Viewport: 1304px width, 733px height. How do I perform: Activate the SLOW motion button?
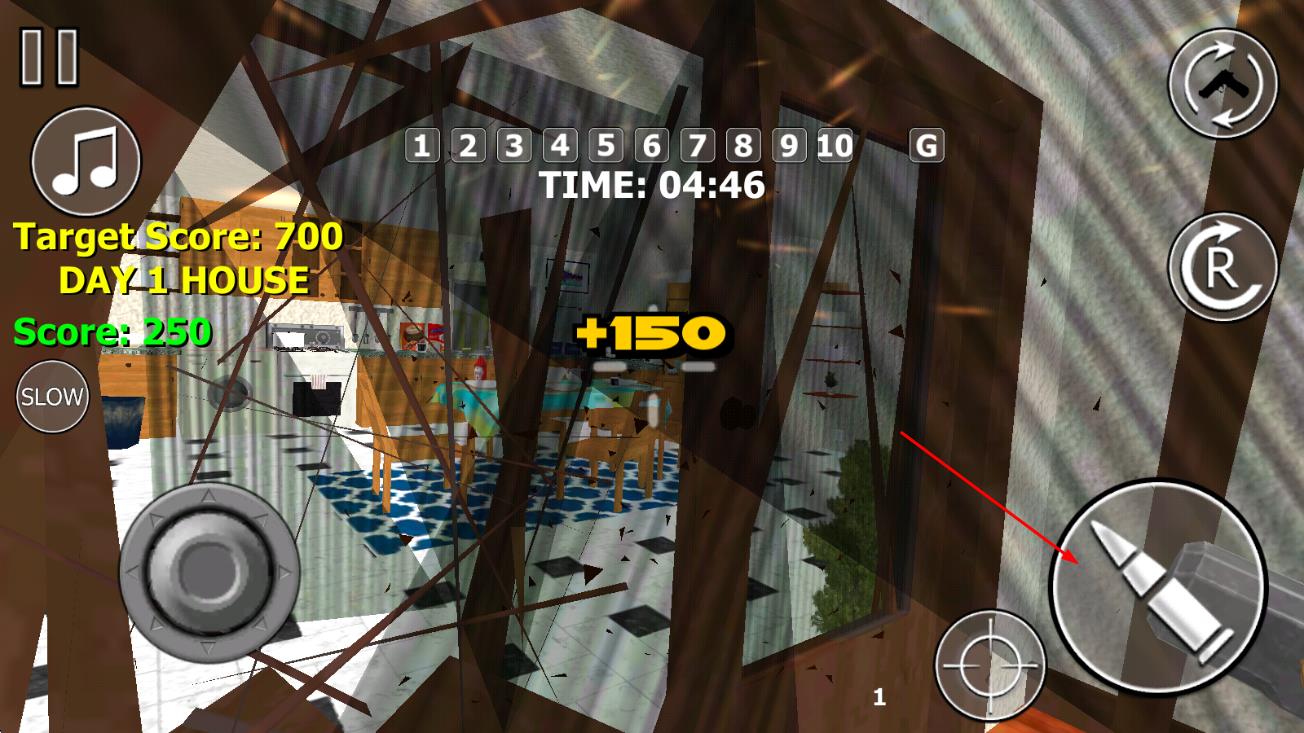tap(52, 396)
